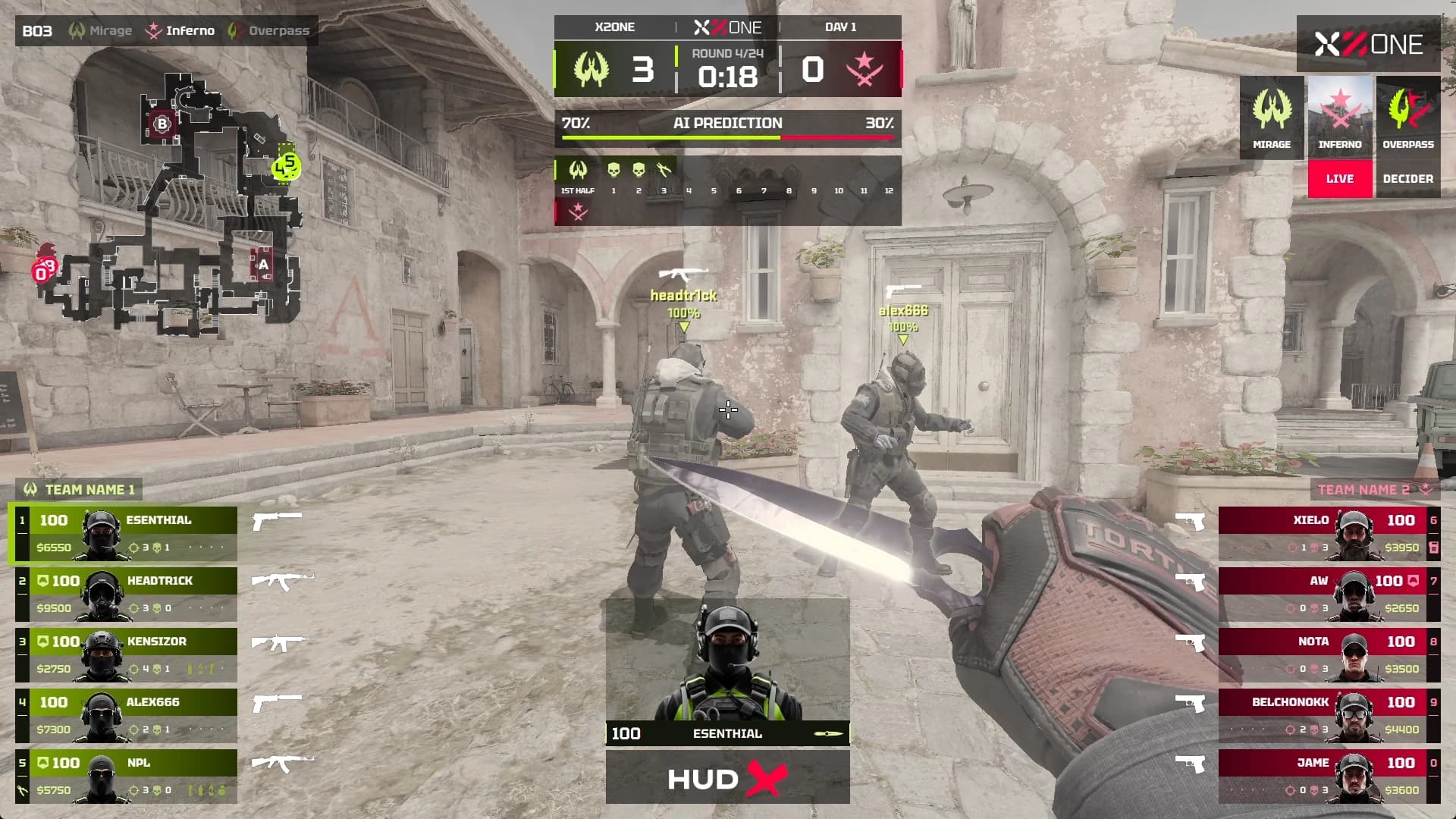This screenshot has width=1456, height=819.
Task: Select KENSIZOR's player card
Action: [x=126, y=655]
